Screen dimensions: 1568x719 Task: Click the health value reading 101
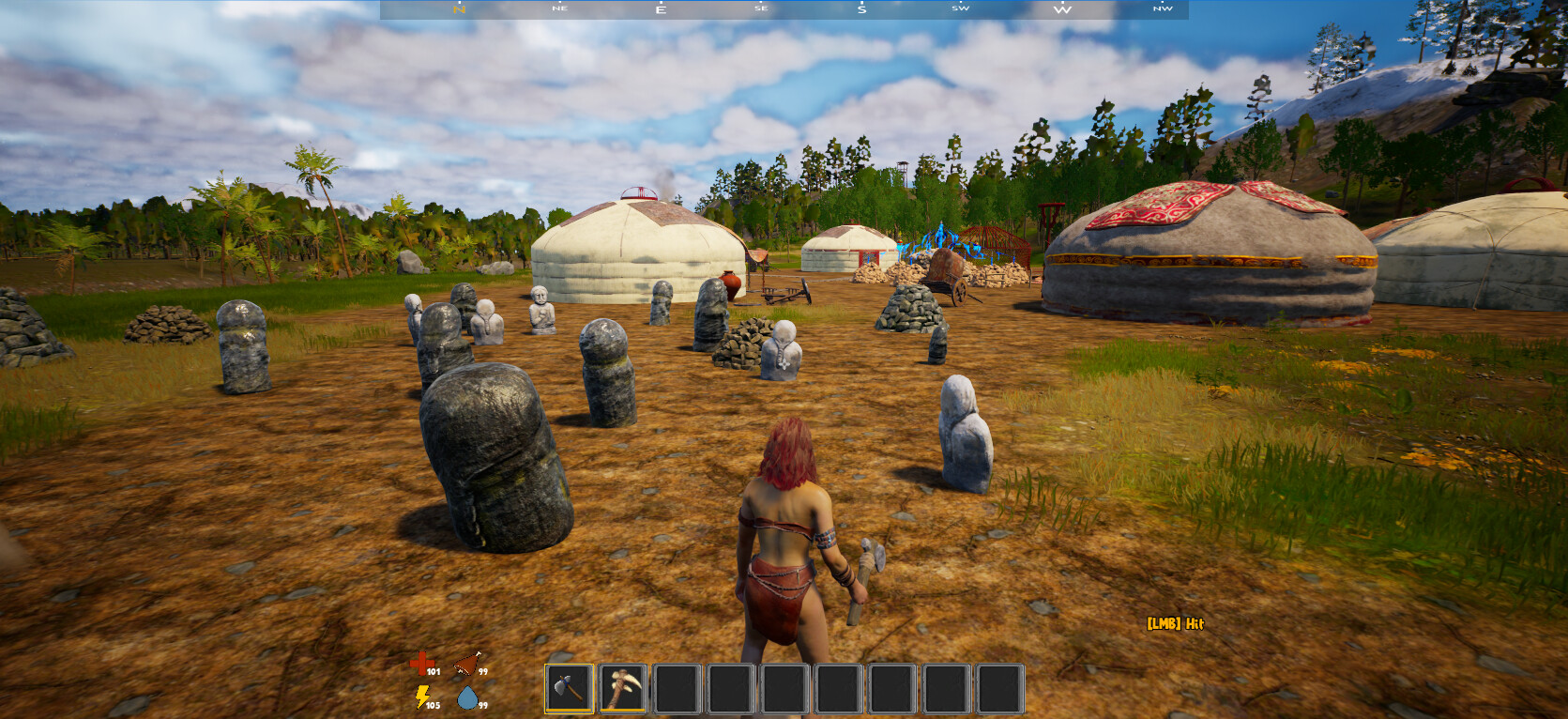pyautogui.click(x=433, y=672)
